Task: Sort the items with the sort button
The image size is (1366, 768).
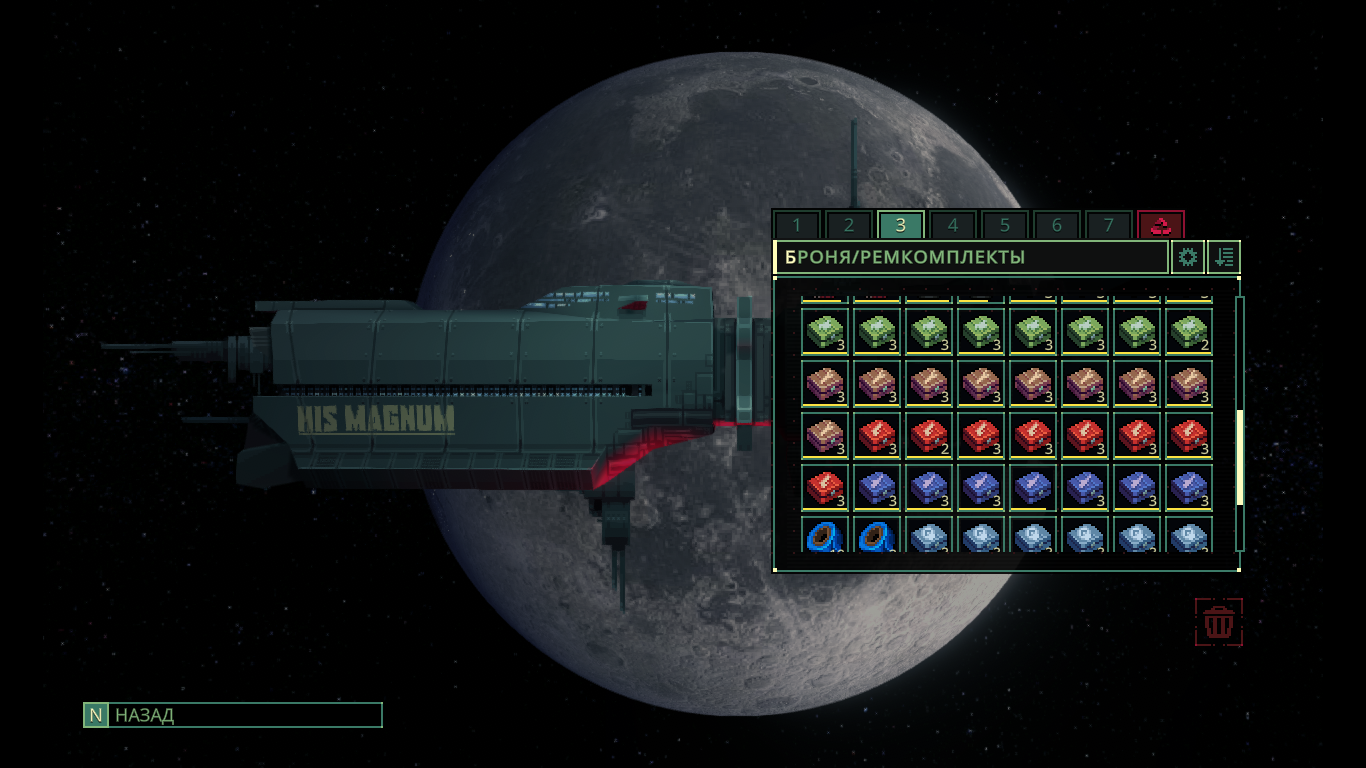Action: coord(1224,257)
